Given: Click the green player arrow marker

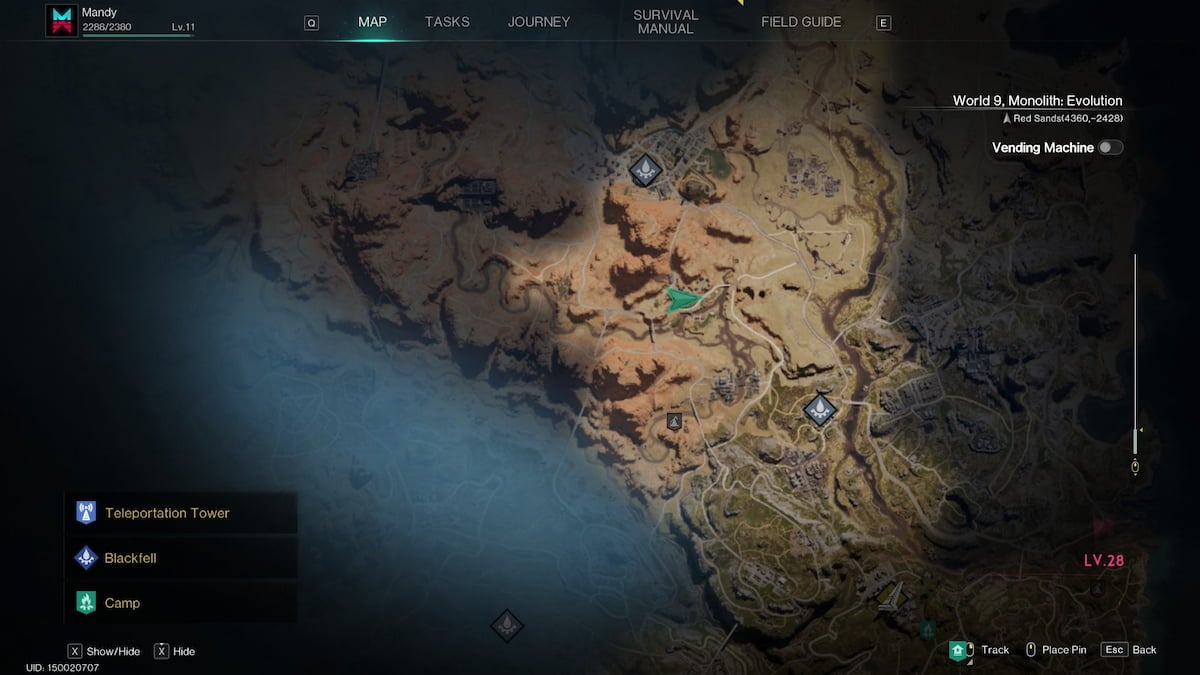Looking at the screenshot, I should (x=684, y=298).
